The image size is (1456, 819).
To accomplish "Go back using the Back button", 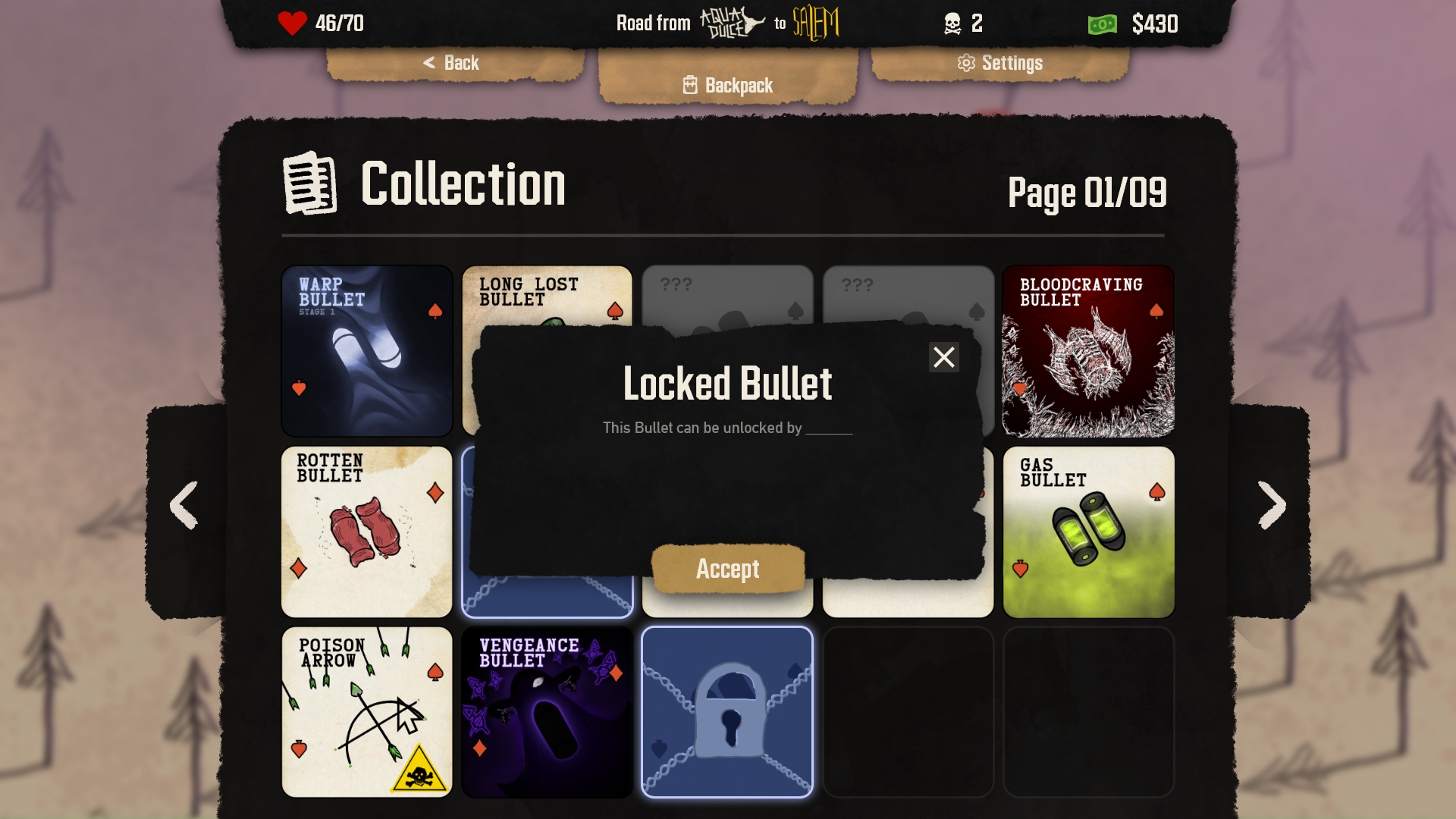I will [x=452, y=63].
